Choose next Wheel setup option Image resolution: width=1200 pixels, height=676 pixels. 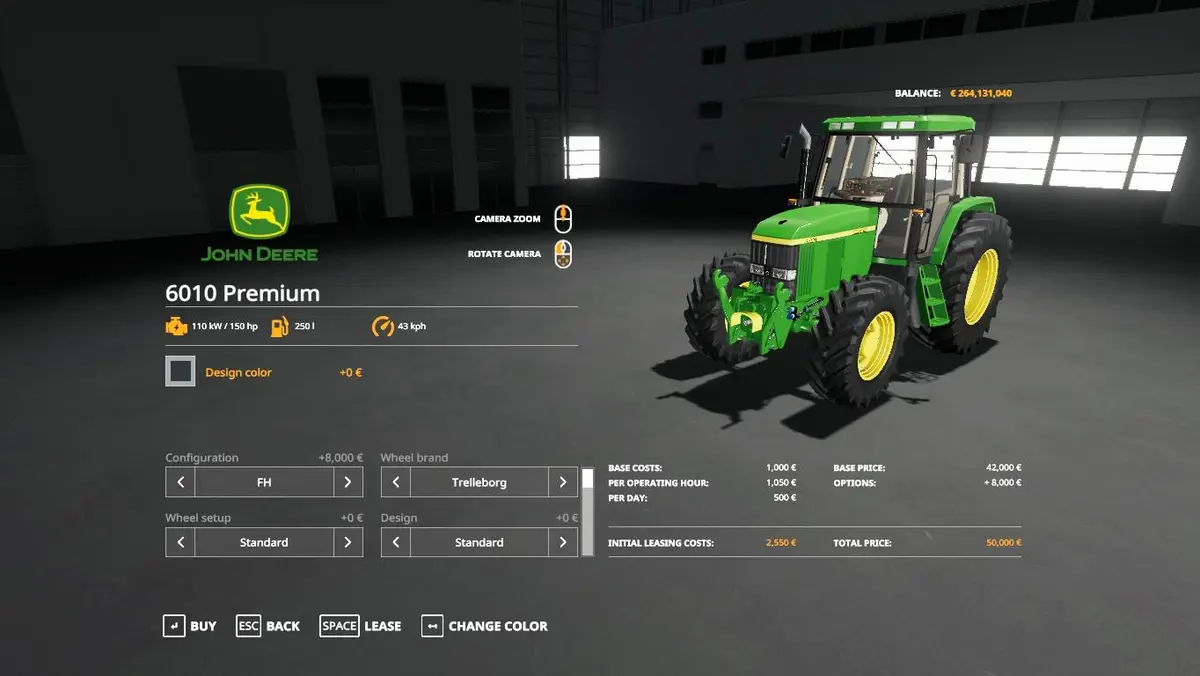[x=347, y=542]
